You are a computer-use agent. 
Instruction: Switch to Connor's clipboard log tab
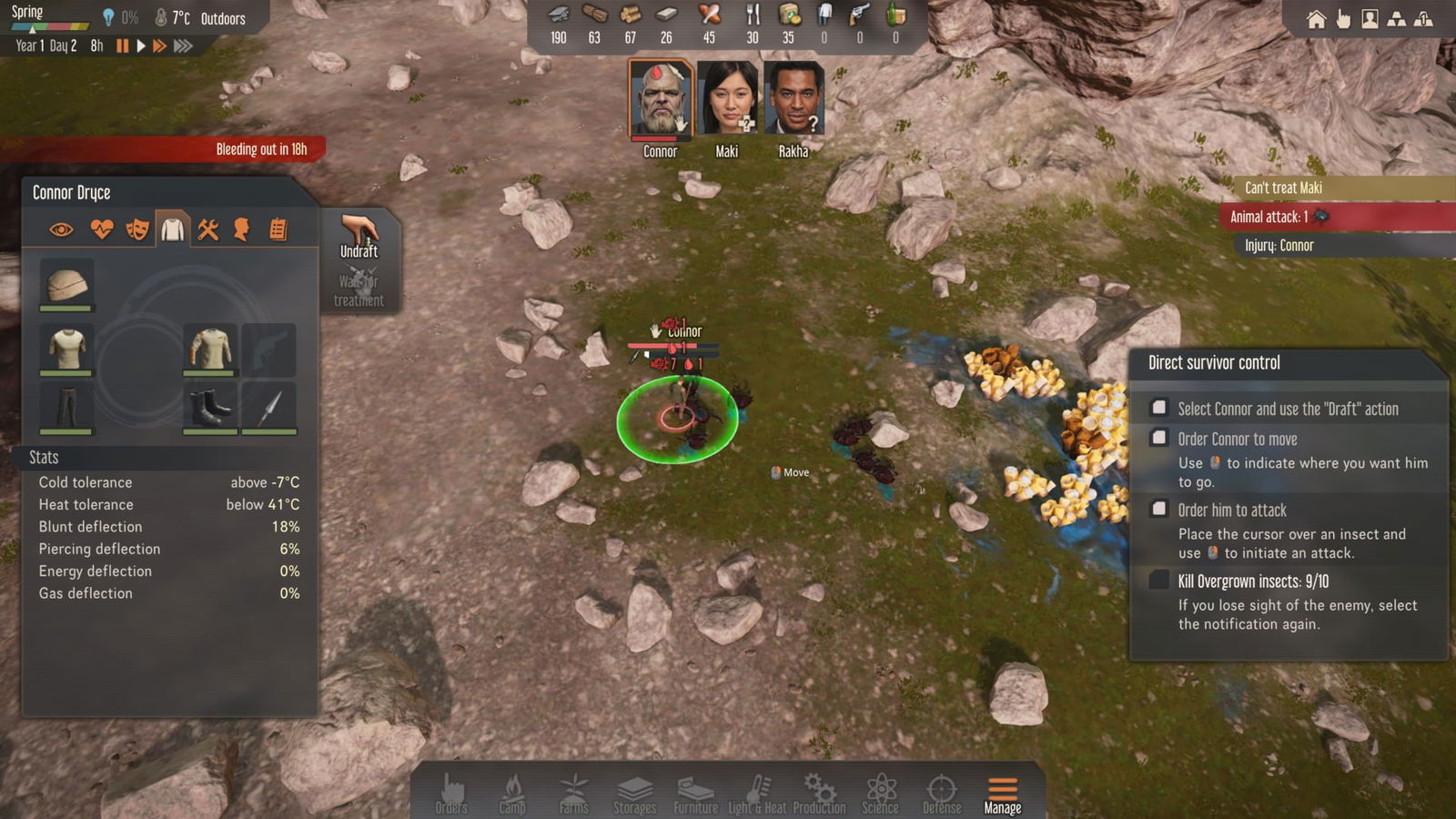click(x=278, y=229)
